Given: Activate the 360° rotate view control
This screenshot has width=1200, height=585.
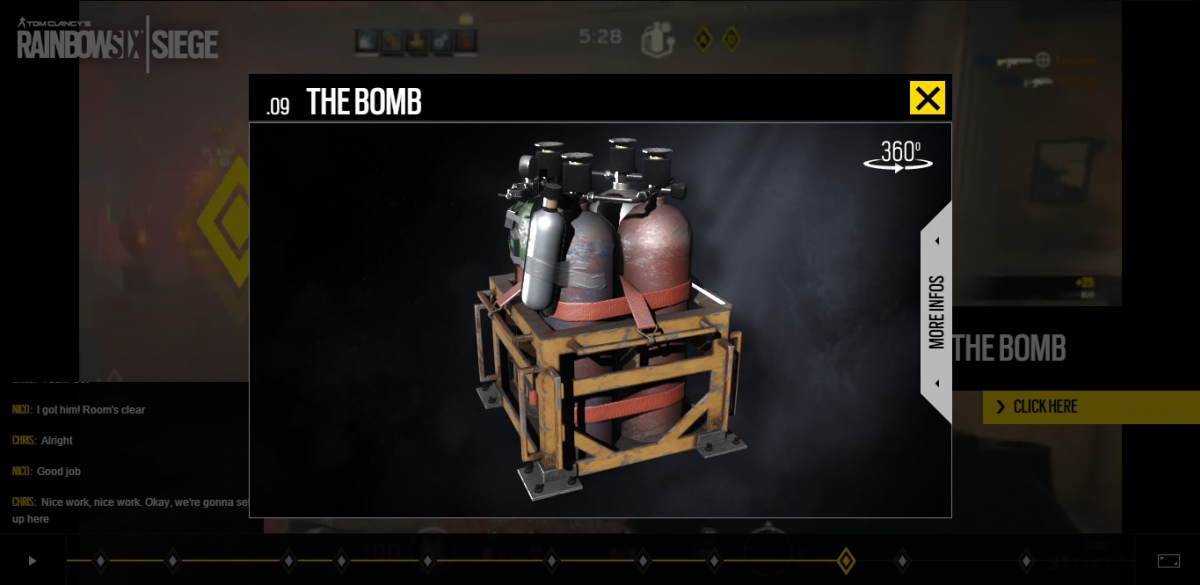Looking at the screenshot, I should [x=899, y=157].
